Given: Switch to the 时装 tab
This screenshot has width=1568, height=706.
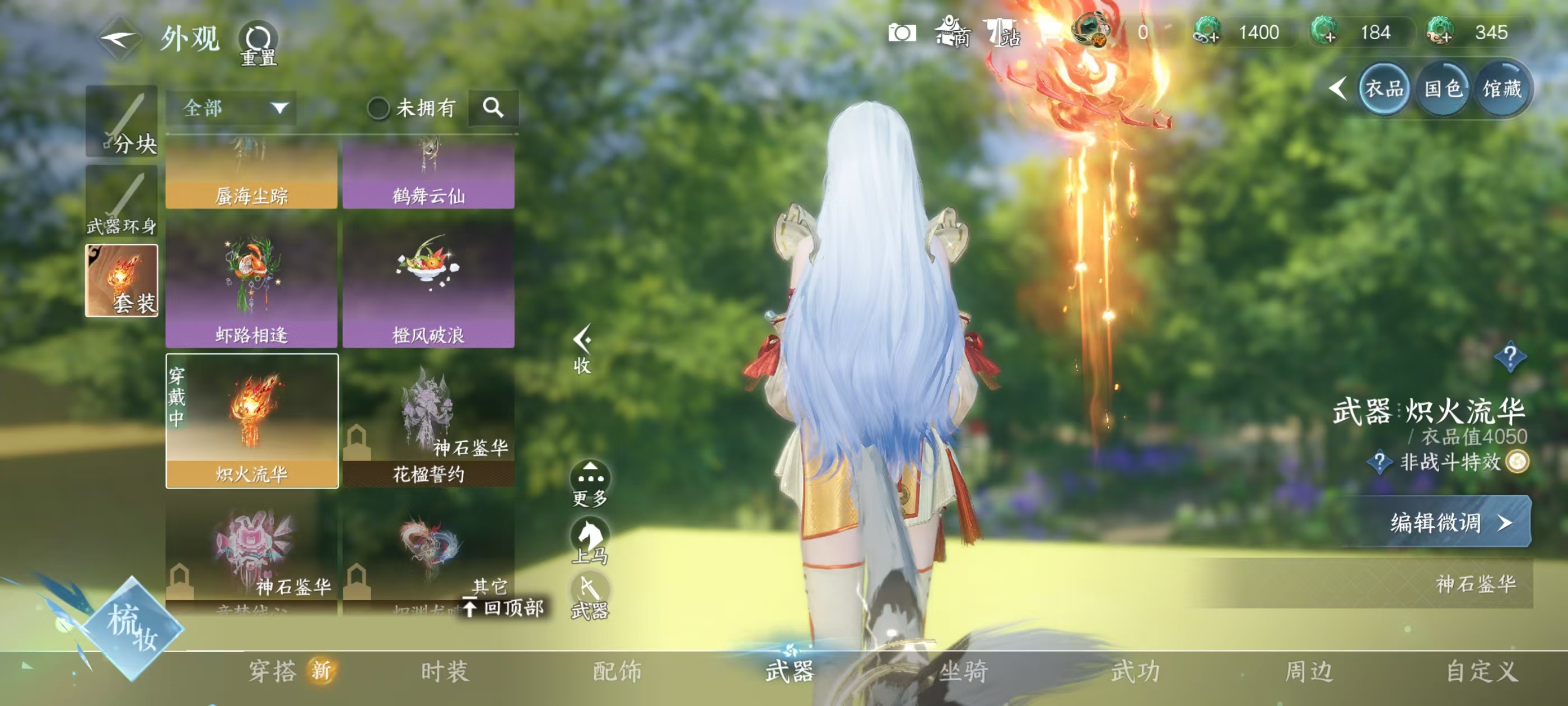Looking at the screenshot, I should 445,671.
